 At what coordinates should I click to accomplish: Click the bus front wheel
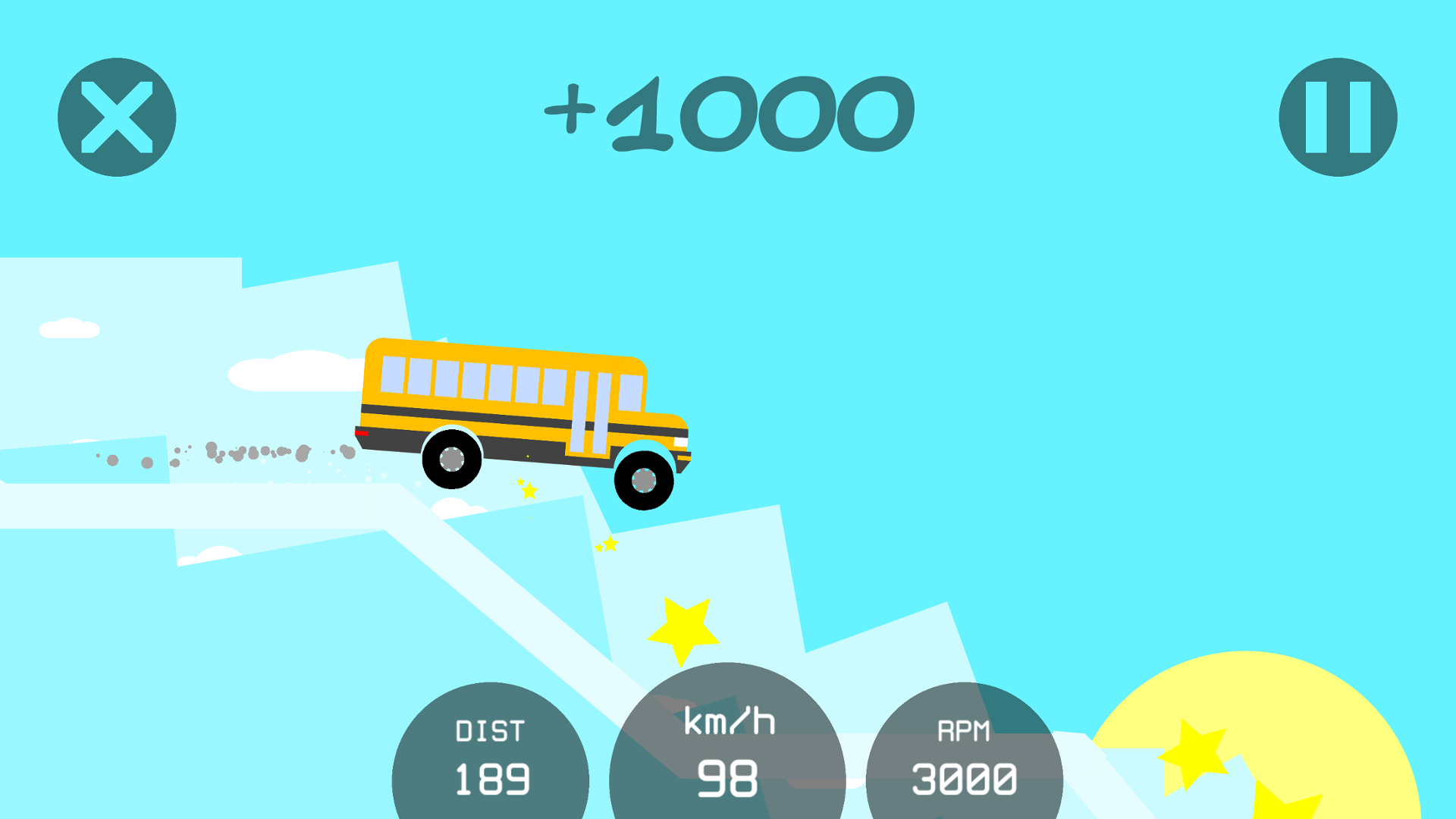644,479
